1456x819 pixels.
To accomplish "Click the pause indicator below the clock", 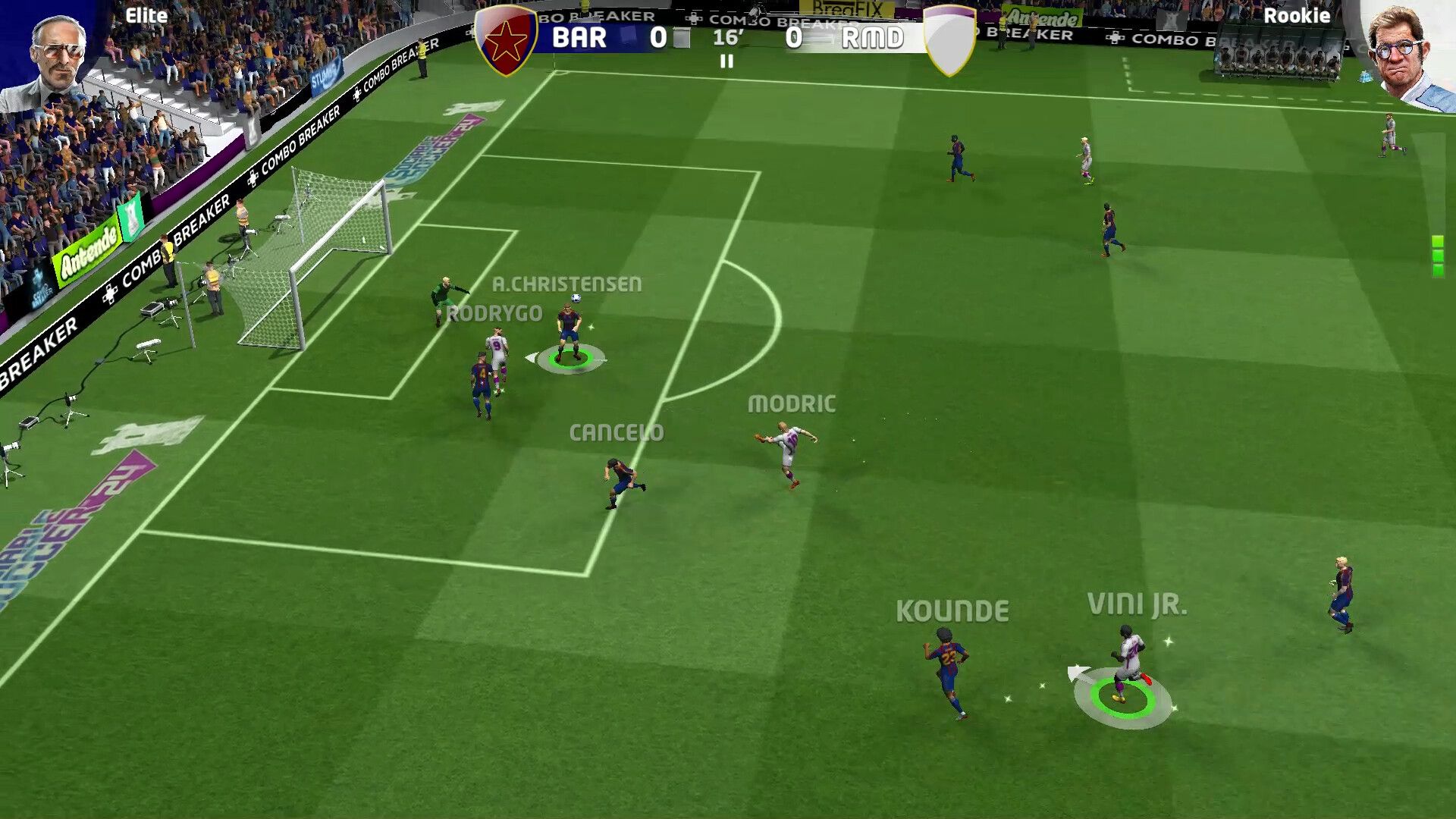I will (726, 64).
